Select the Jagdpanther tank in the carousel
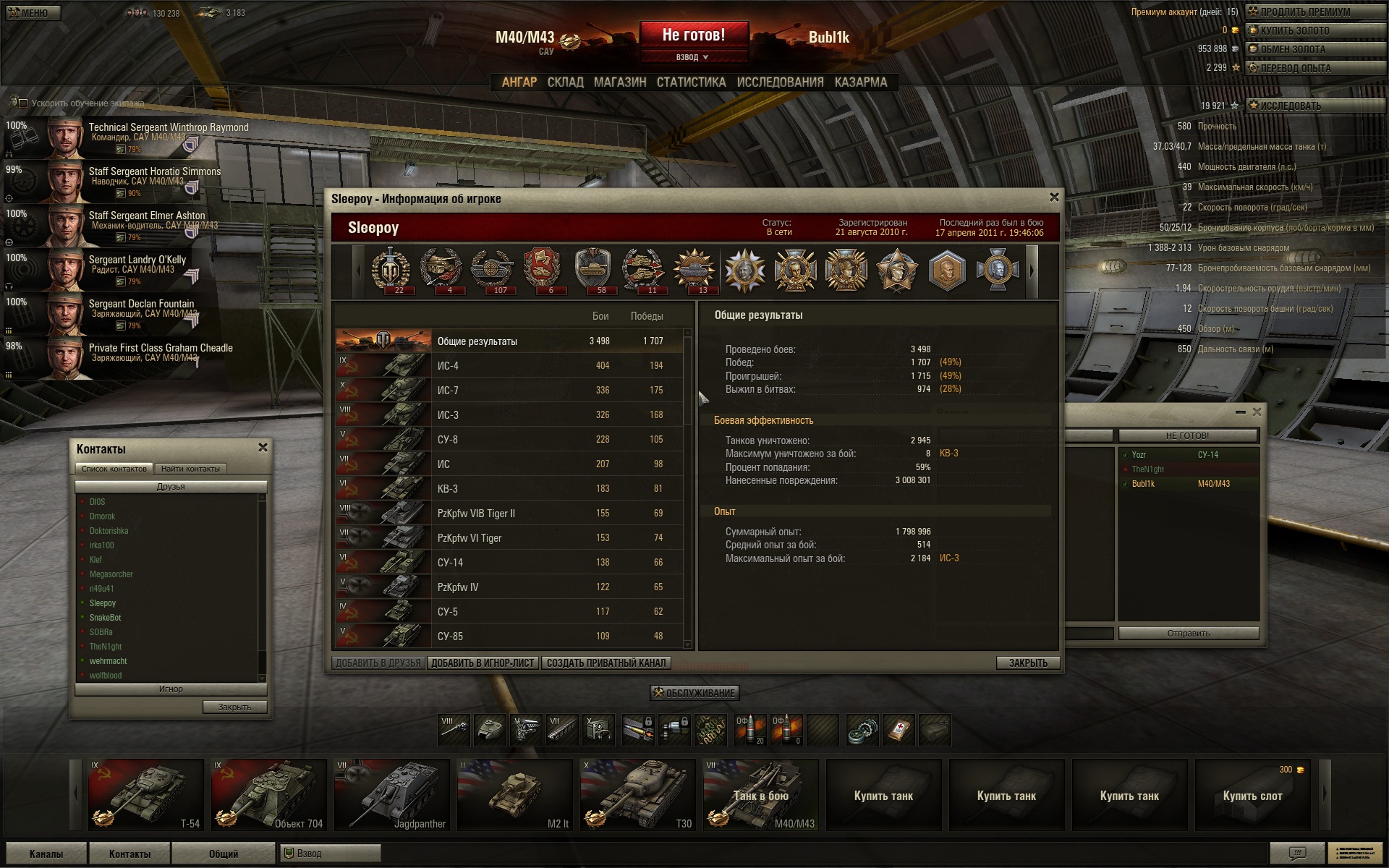This screenshot has width=1389, height=868. tap(391, 794)
